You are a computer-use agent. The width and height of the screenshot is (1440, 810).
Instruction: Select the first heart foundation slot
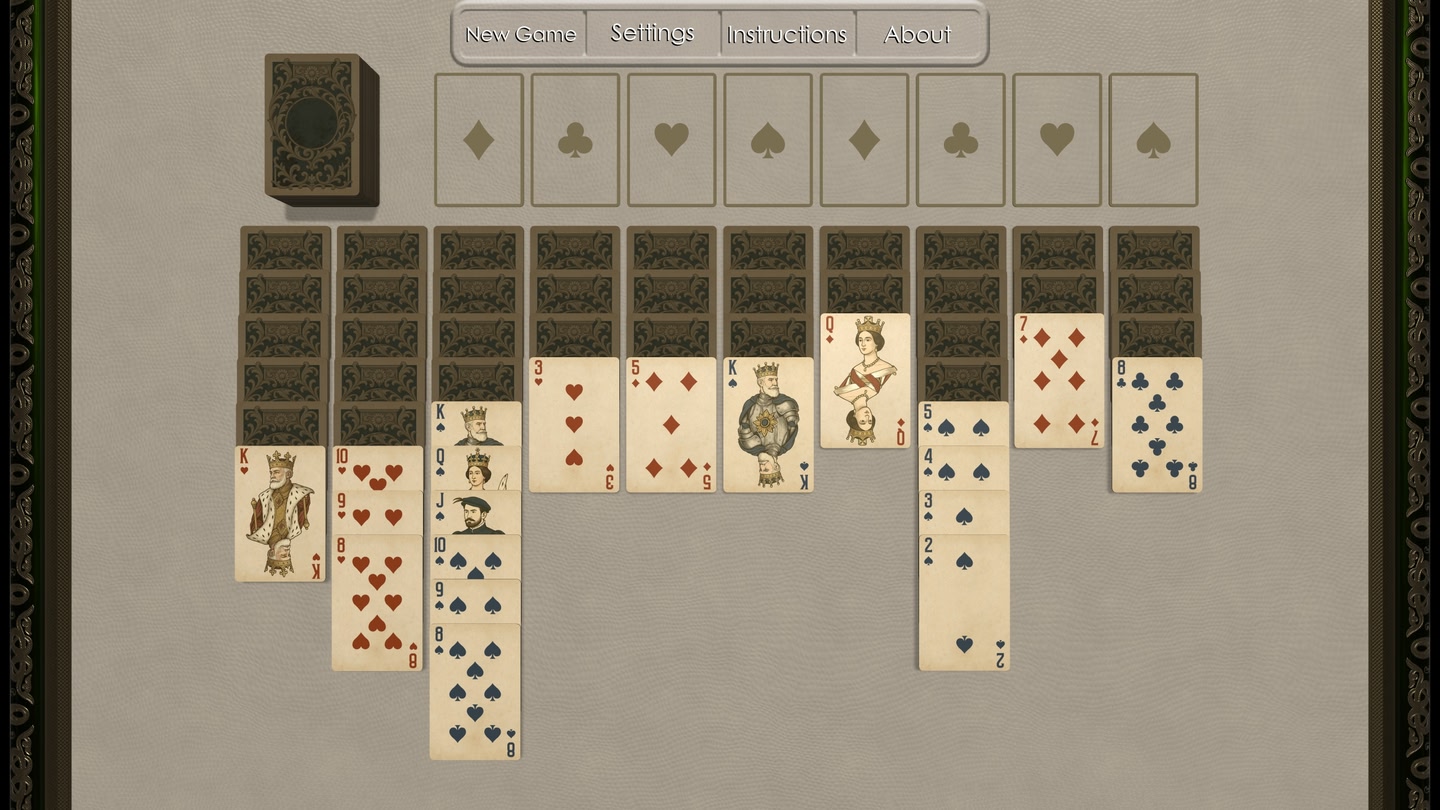pos(671,137)
